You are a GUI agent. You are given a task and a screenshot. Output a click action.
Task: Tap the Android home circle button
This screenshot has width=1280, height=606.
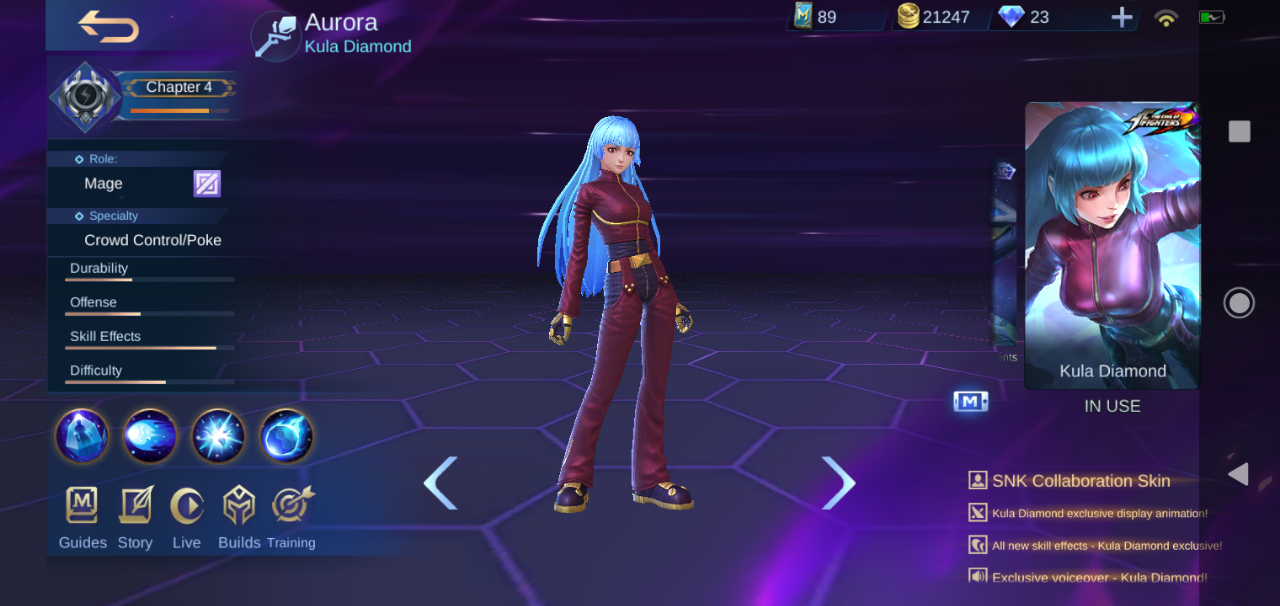[1239, 303]
